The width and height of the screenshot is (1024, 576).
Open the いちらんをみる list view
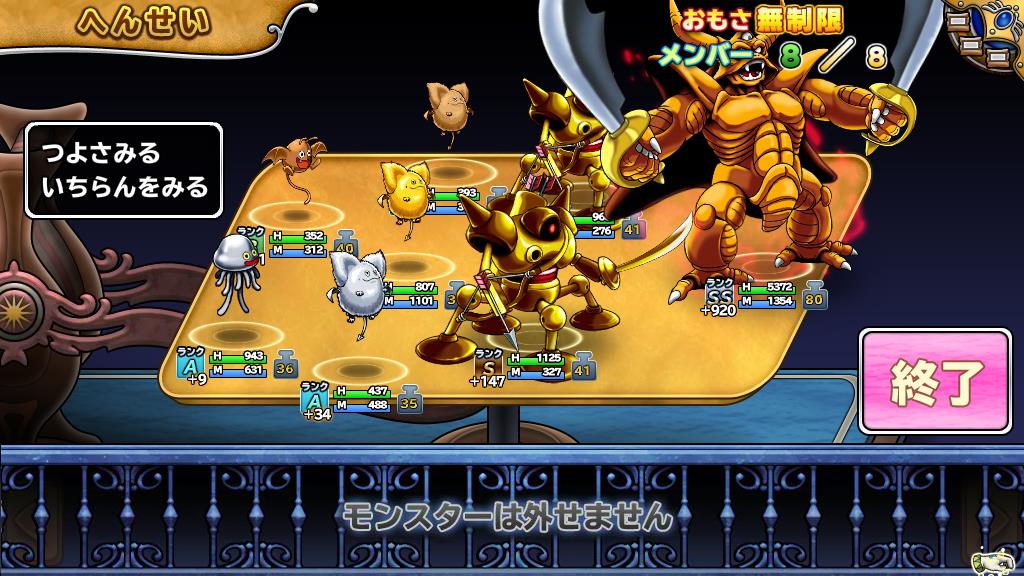point(118,186)
